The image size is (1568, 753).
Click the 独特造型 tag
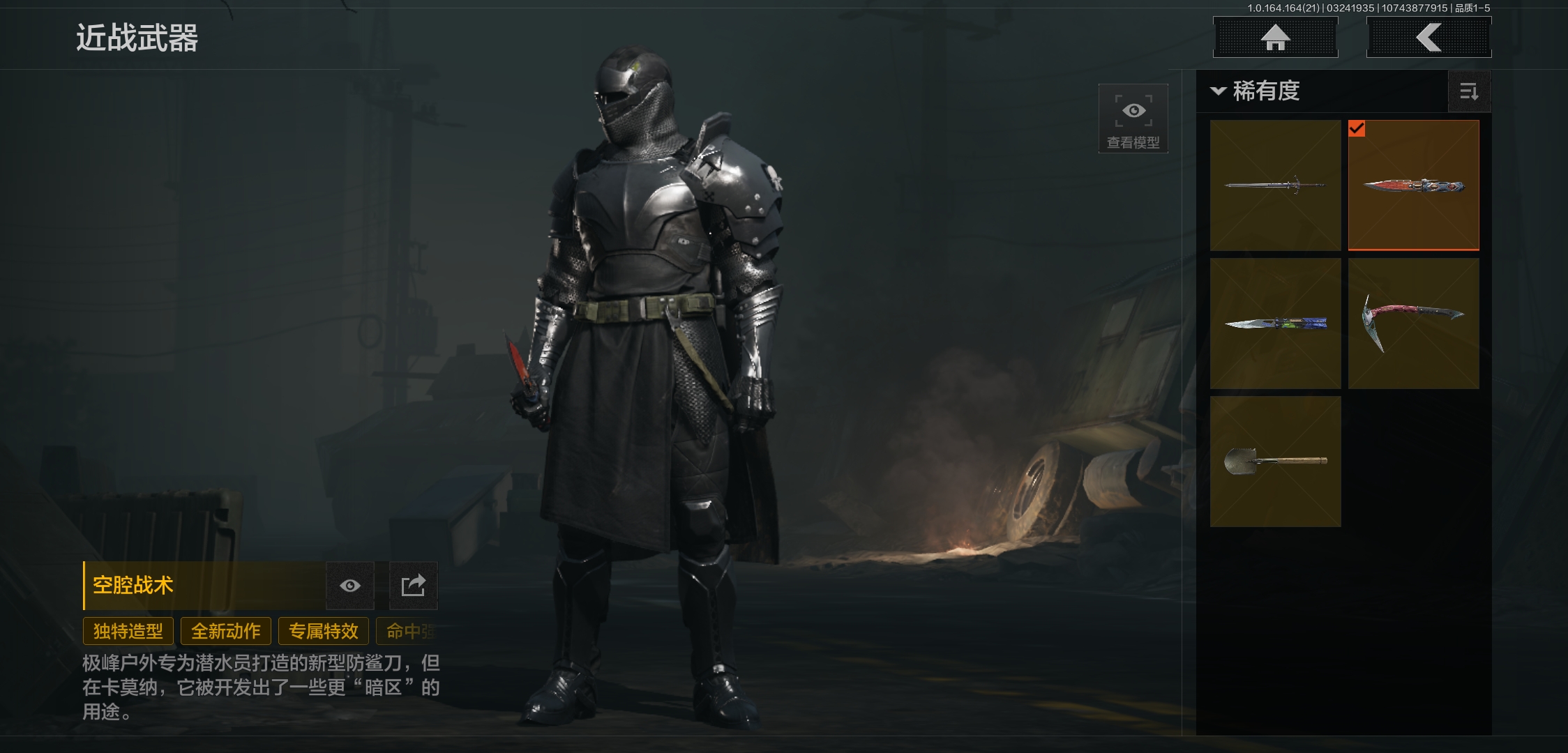[x=128, y=632]
